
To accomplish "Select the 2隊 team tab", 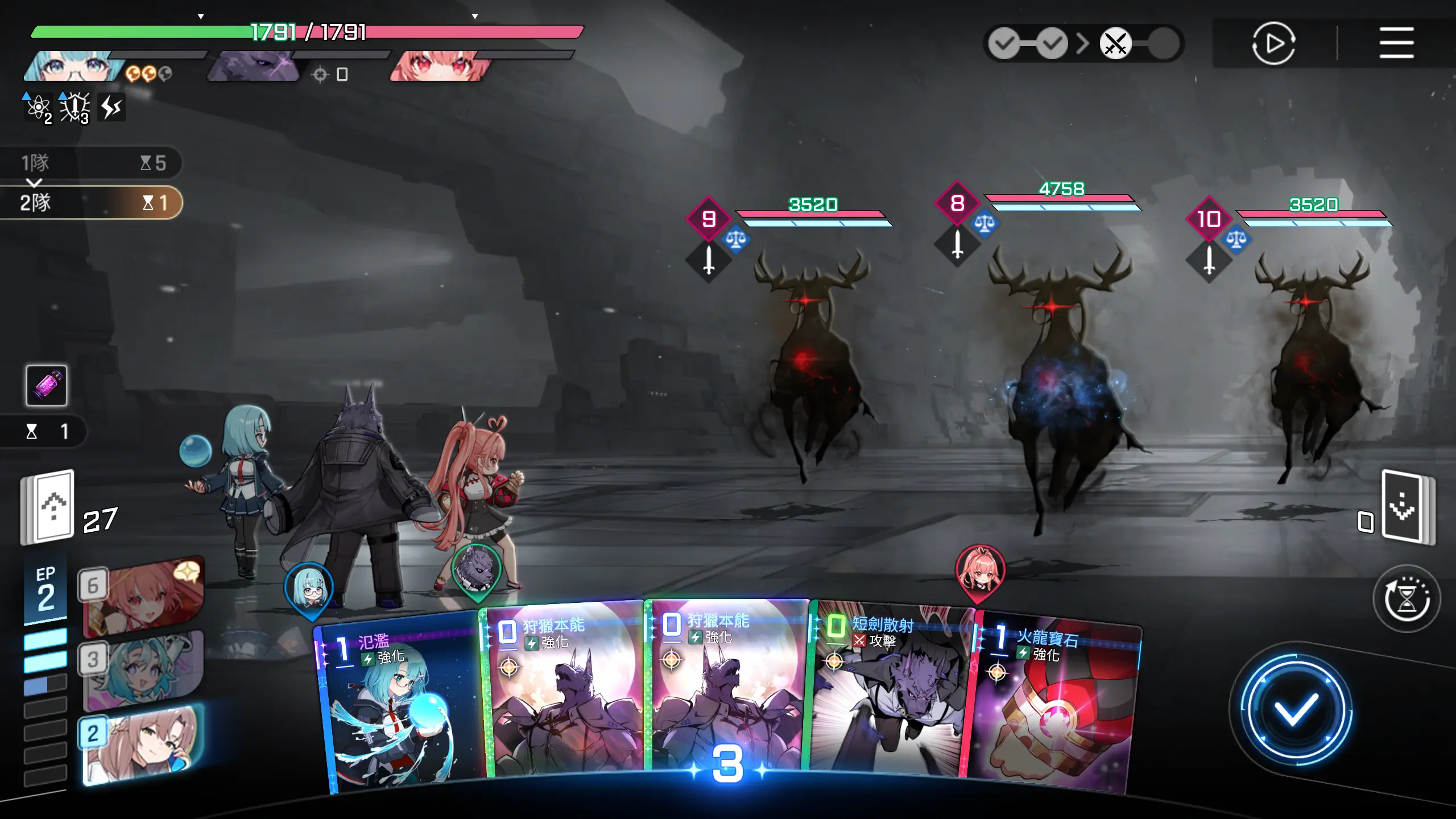I will tap(91, 202).
